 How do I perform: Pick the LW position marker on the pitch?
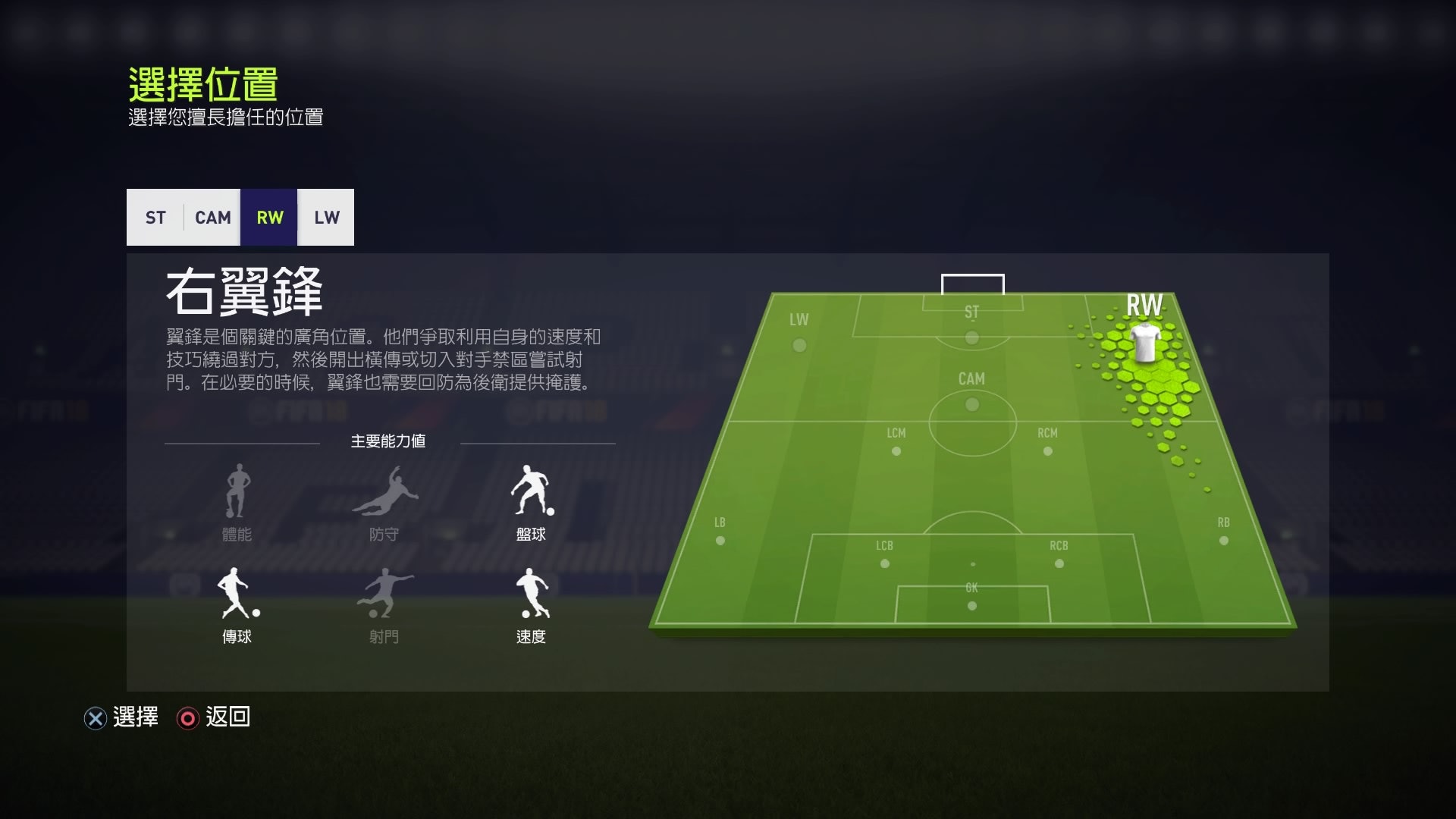tap(799, 345)
